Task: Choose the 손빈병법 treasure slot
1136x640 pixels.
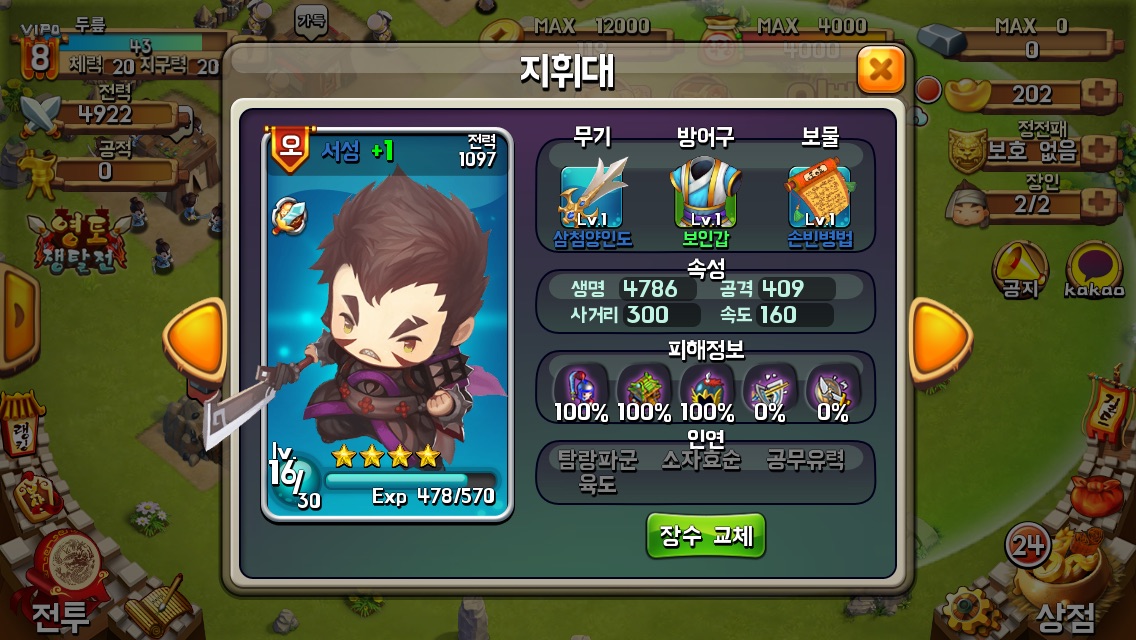Action: click(818, 196)
